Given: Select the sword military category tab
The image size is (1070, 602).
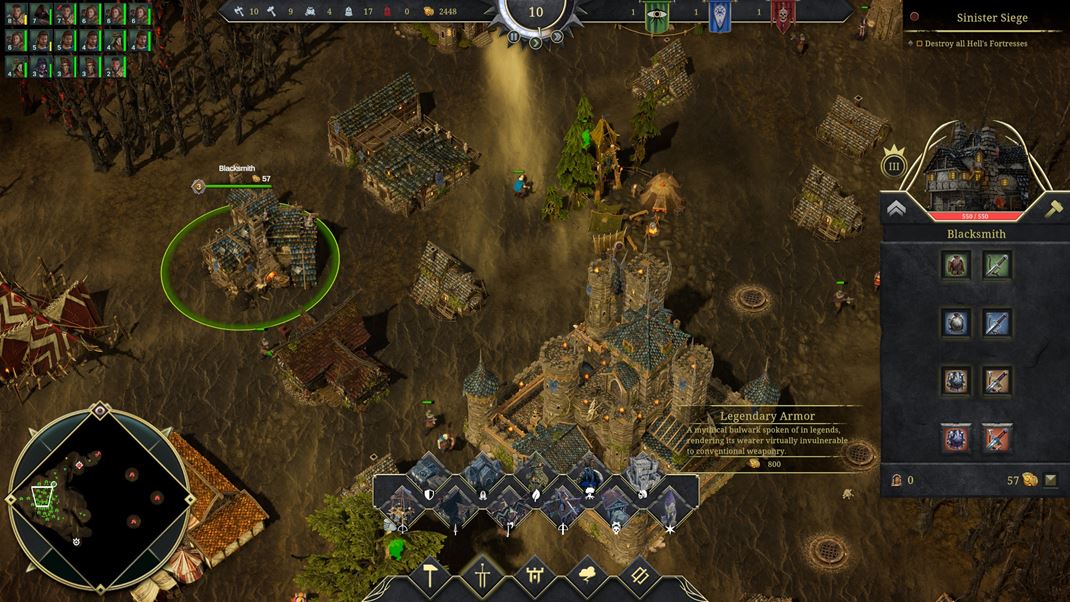Looking at the screenshot, I should [x=483, y=577].
